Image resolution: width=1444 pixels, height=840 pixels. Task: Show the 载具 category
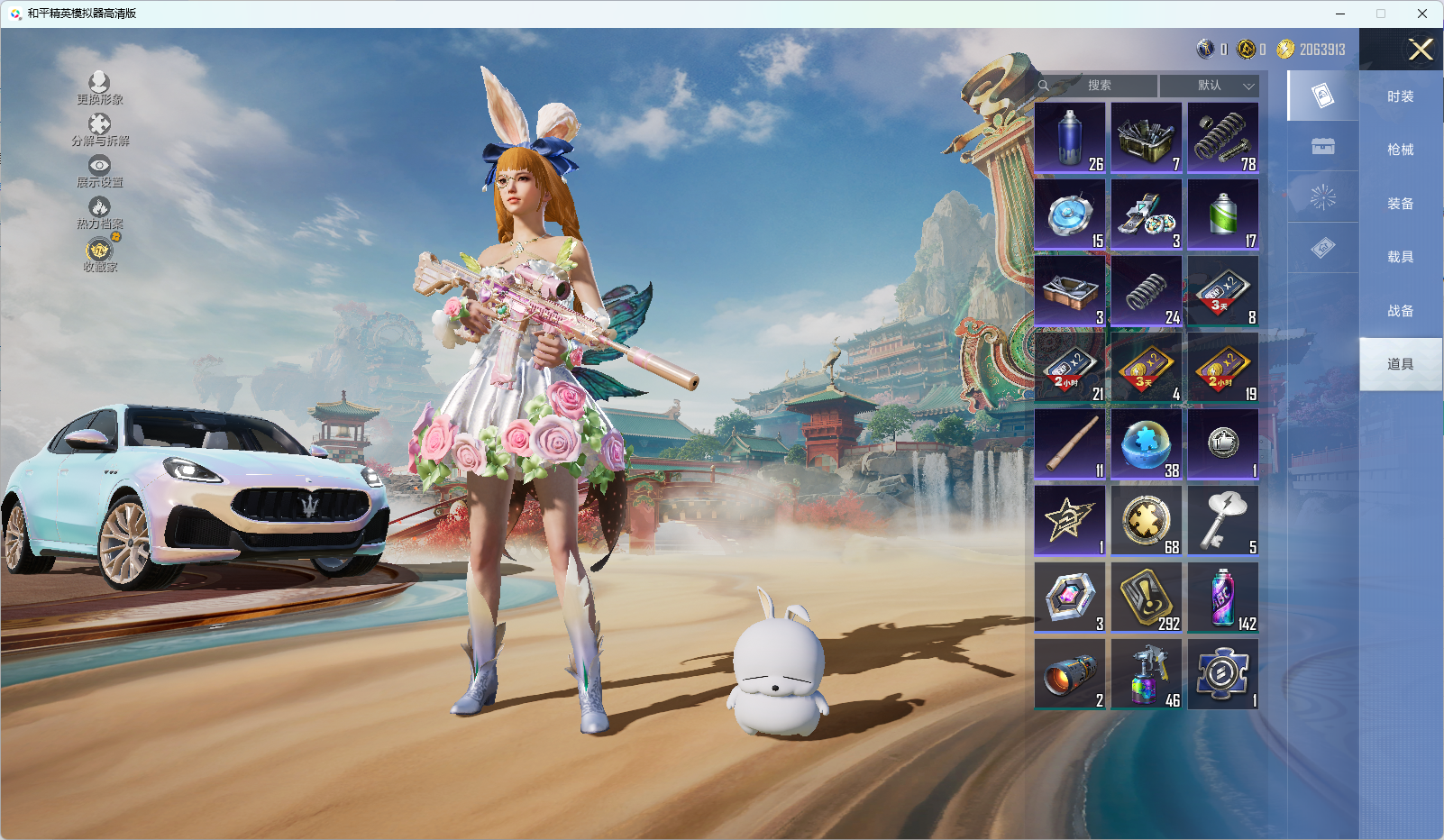(x=1400, y=257)
